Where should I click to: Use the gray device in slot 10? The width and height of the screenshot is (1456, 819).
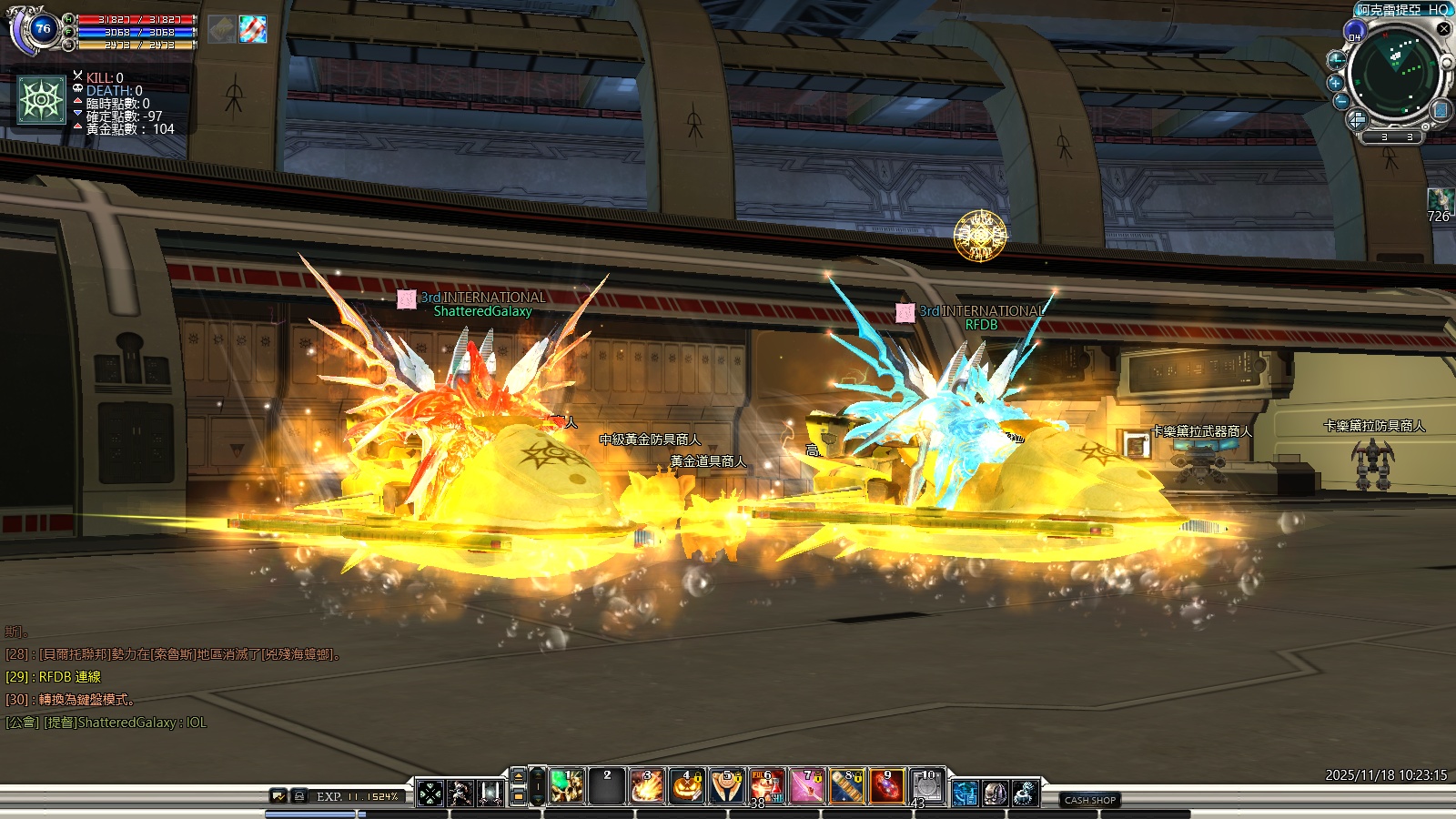click(x=927, y=786)
